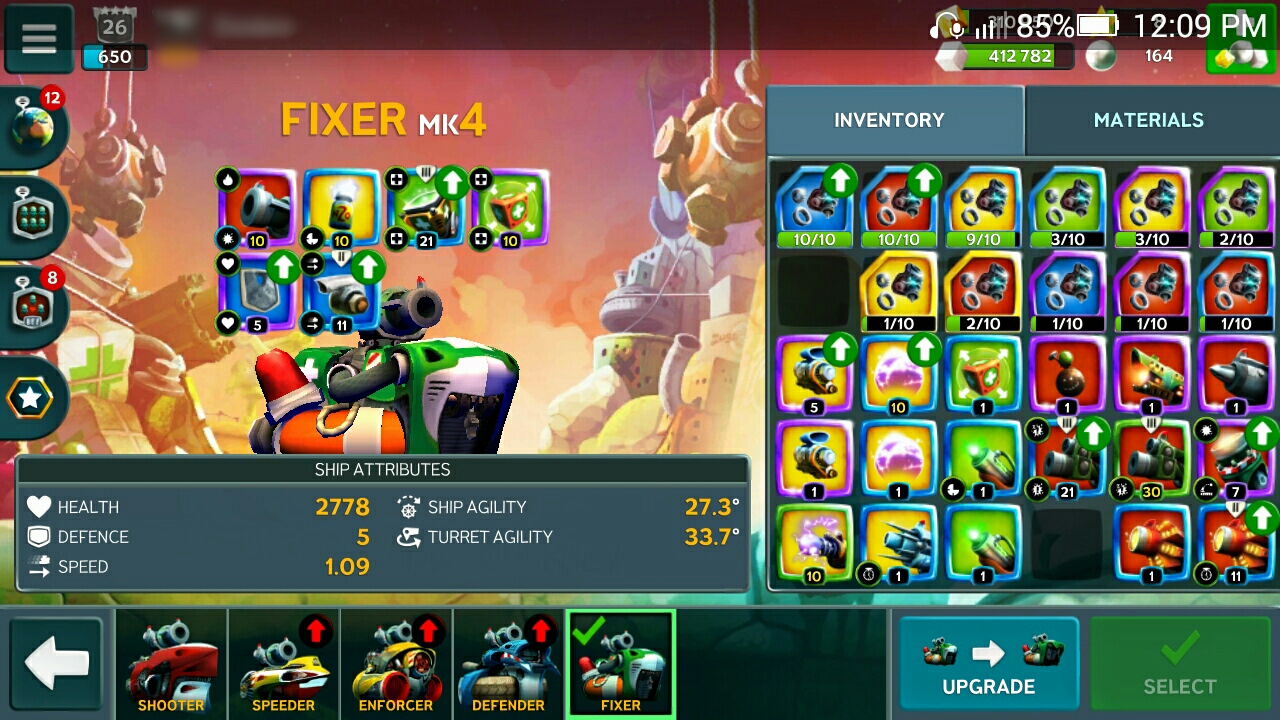
Task: Select the equipped cannon with level 10
Action: [x=257, y=208]
